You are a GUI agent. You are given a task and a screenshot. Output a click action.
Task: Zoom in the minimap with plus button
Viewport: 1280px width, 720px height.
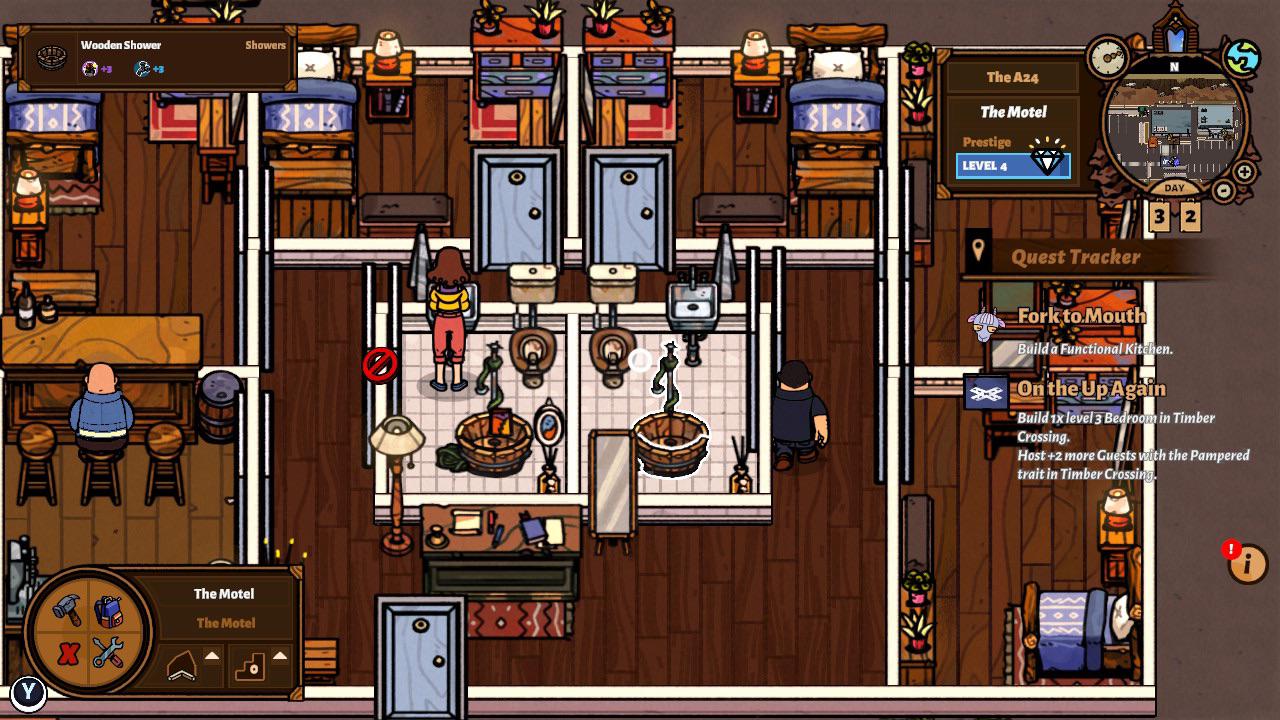tap(1243, 171)
